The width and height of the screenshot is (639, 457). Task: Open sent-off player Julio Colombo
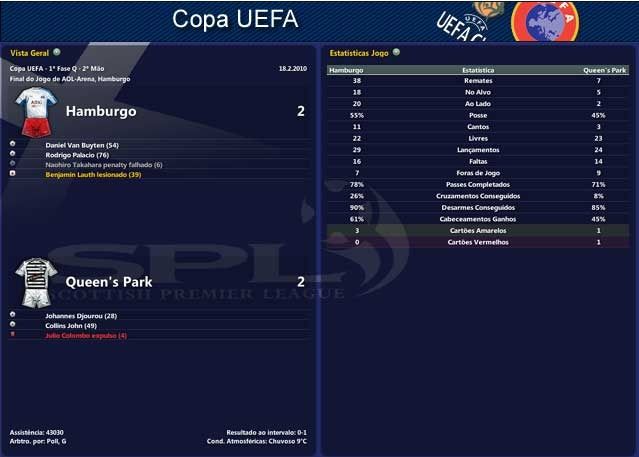coord(86,336)
